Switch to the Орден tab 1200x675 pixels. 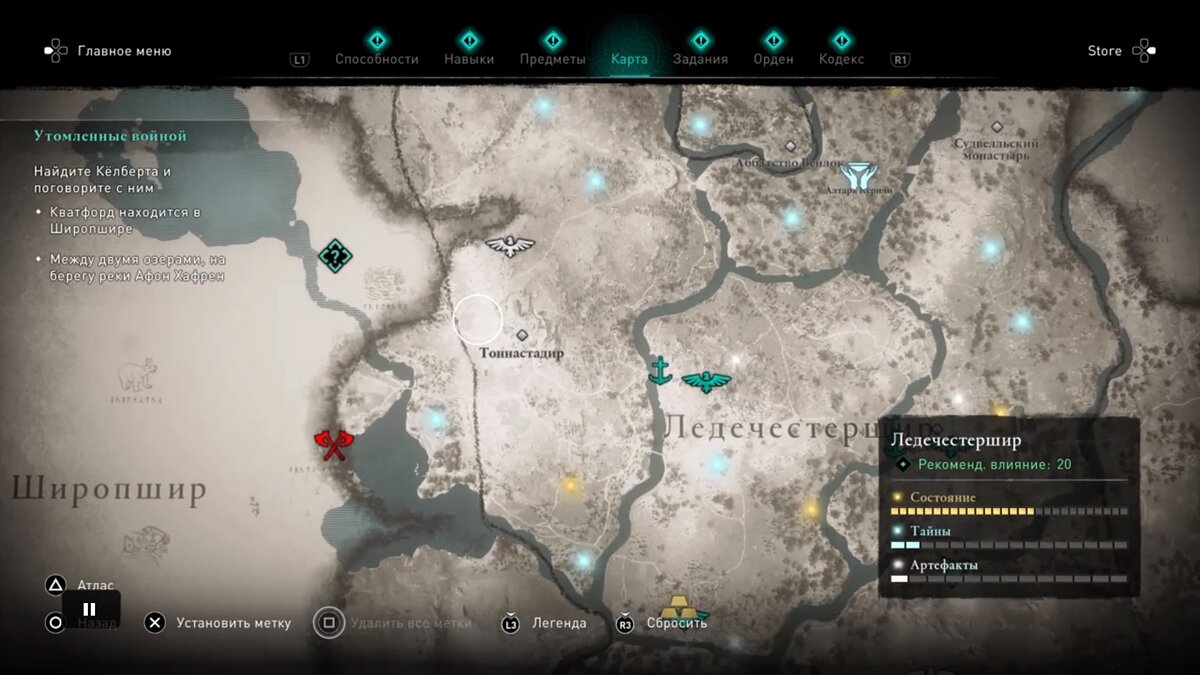(773, 58)
